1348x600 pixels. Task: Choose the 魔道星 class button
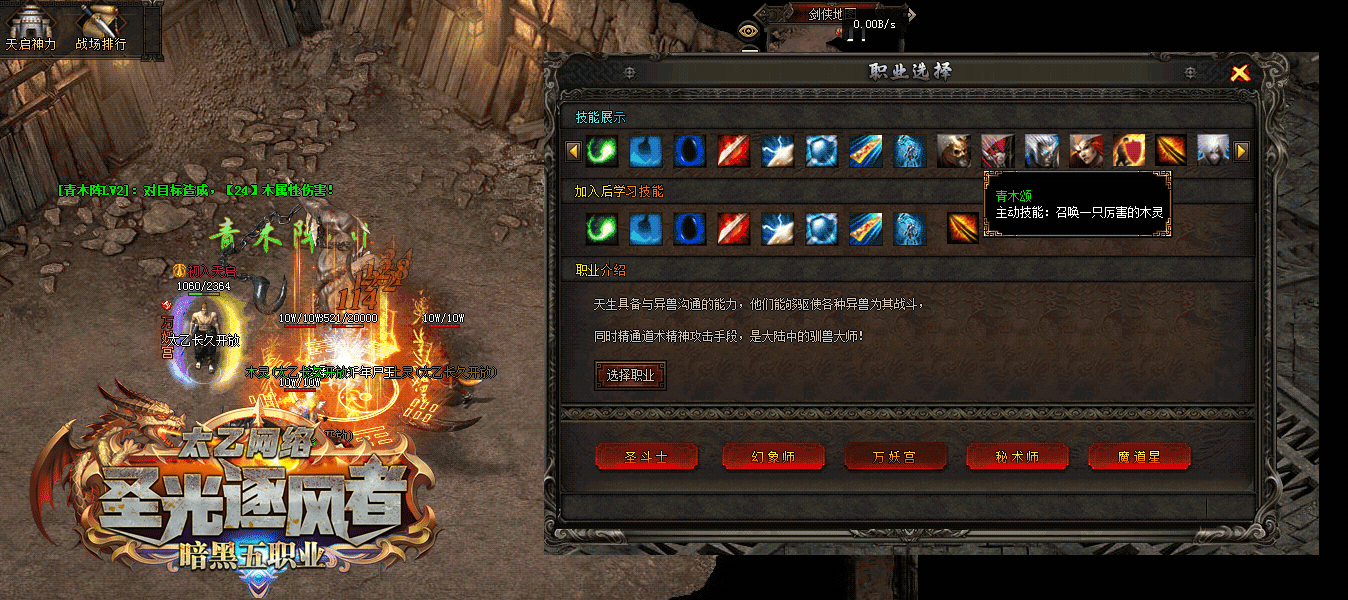pos(1139,457)
